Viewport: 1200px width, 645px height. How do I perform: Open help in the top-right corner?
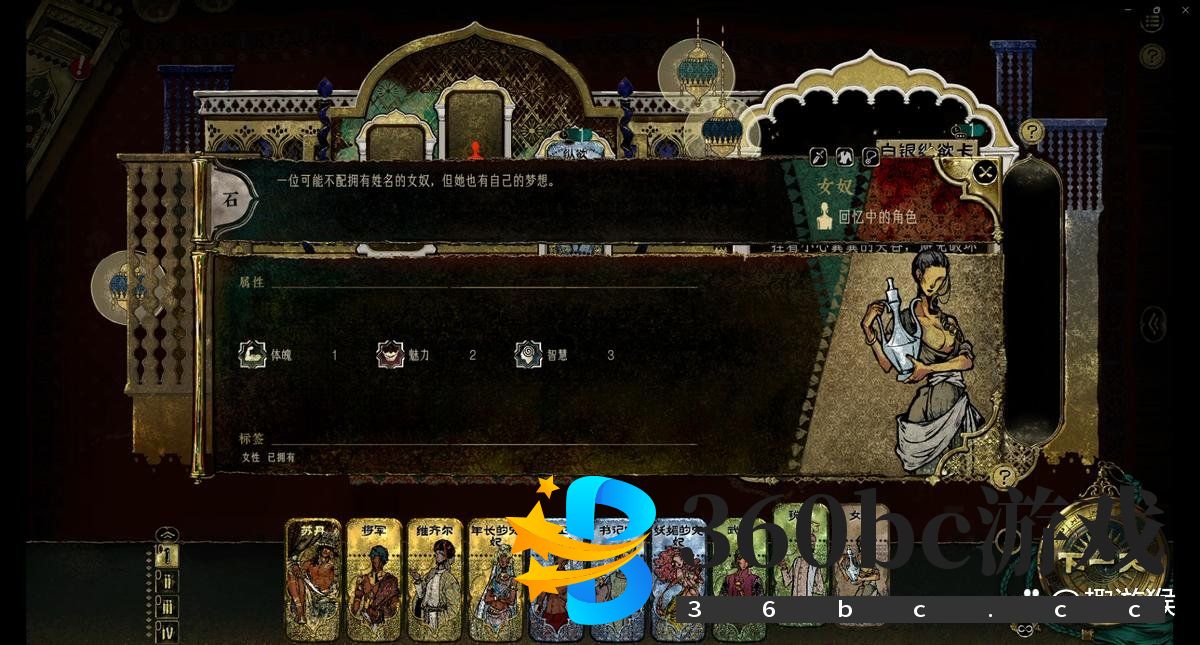point(1153,55)
